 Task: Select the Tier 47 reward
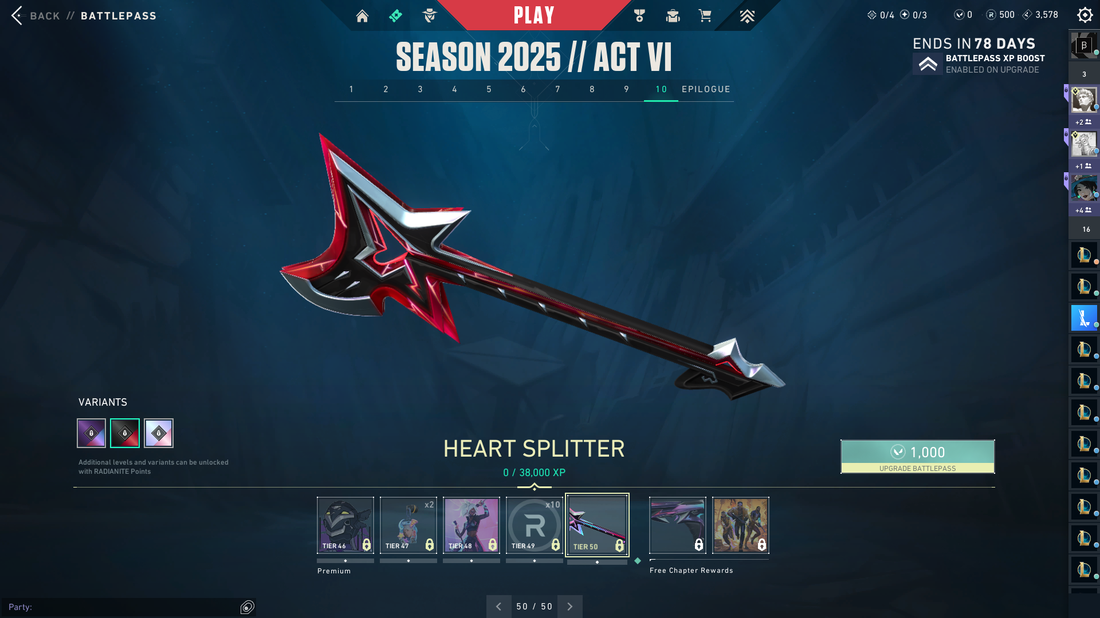pyautogui.click(x=408, y=525)
